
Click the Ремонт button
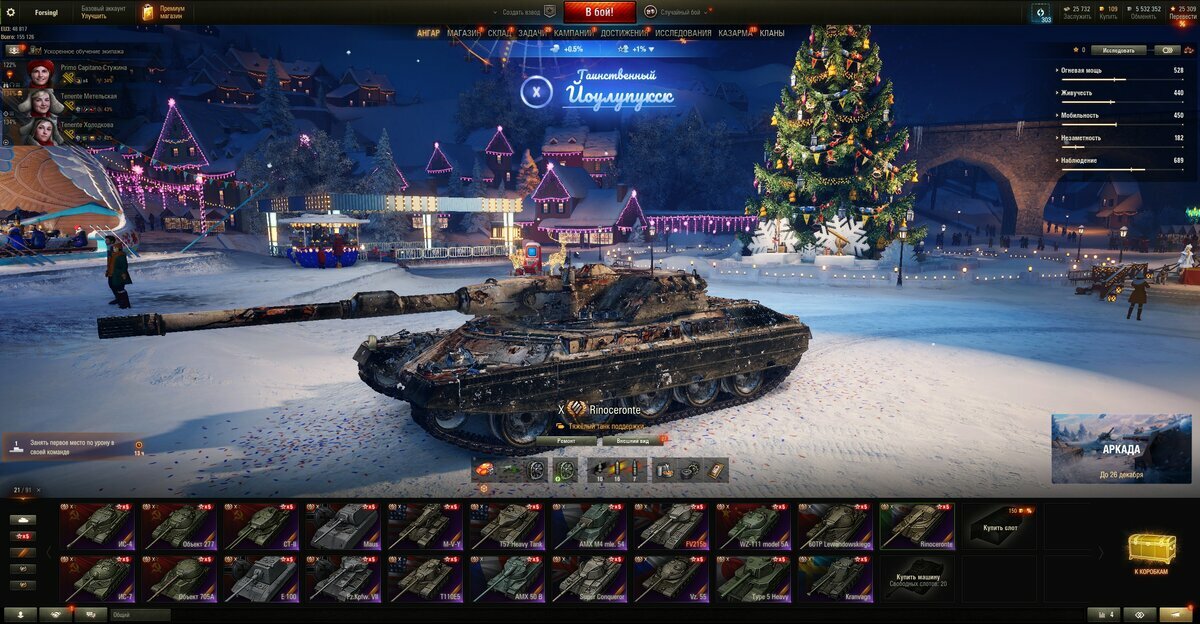coord(565,440)
